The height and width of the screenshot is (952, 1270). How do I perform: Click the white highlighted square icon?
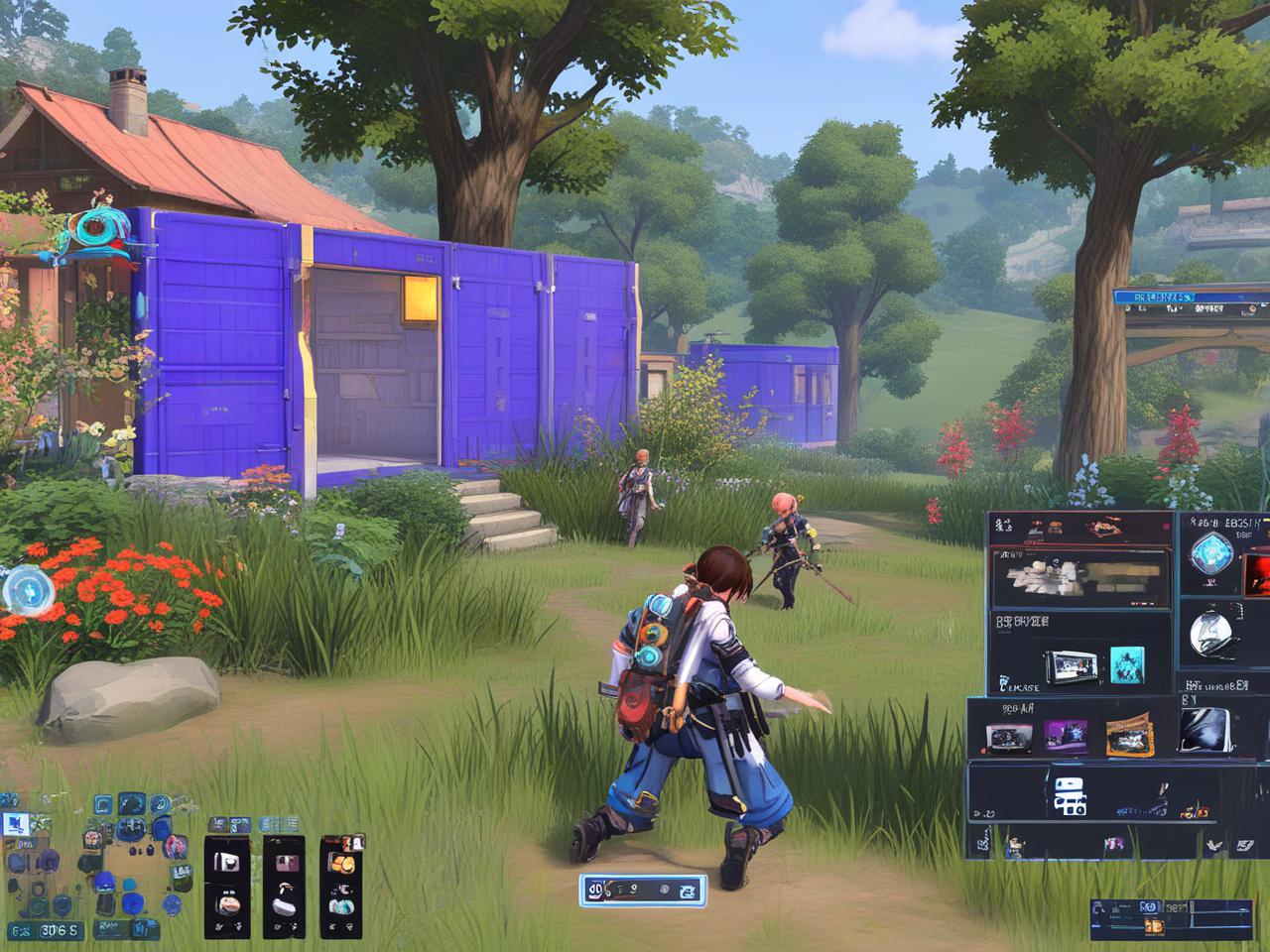(15, 822)
